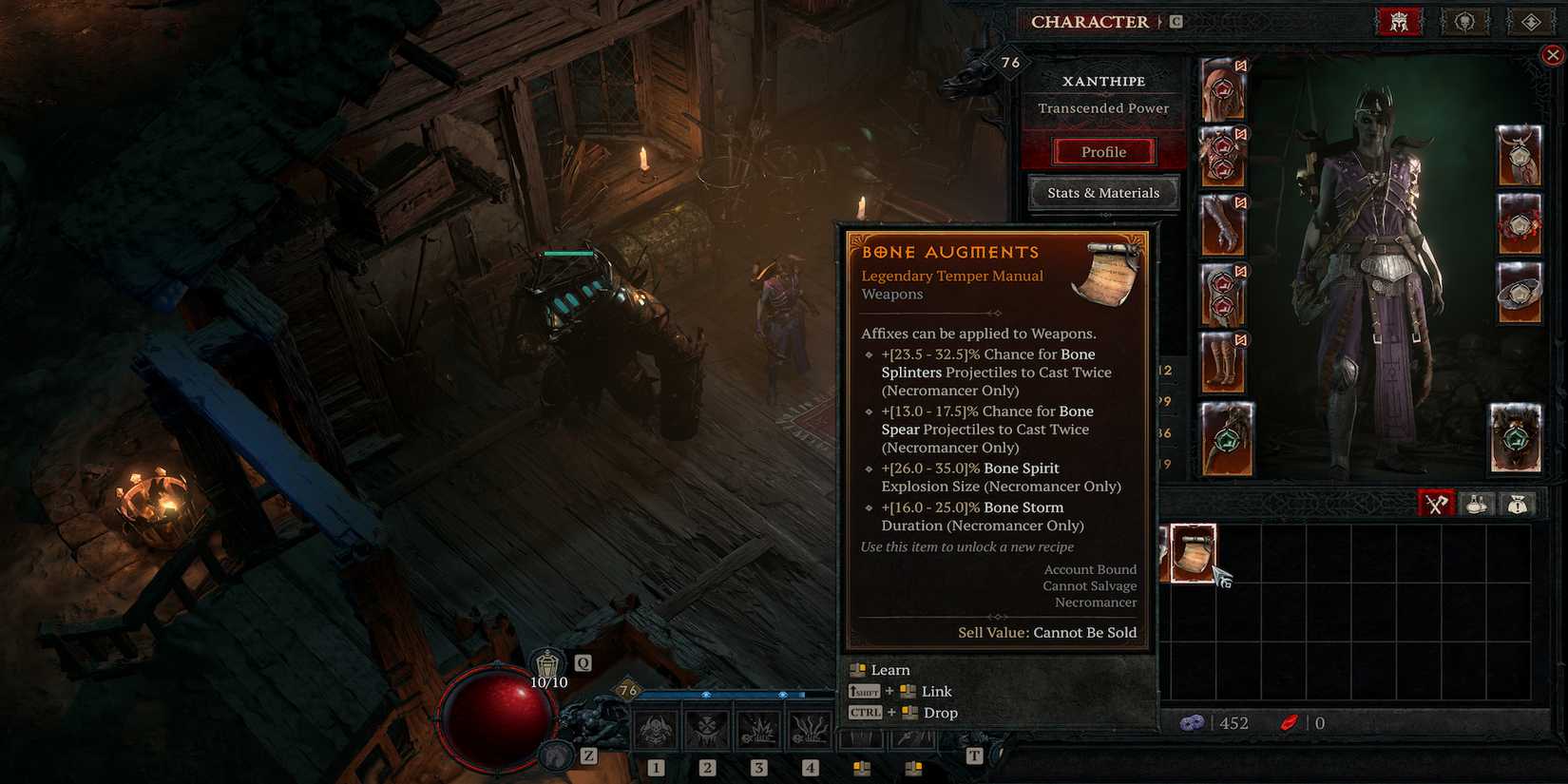1568x784 pixels.
Task: Click the red helmet banner icon
Action: pyautogui.click(x=1397, y=20)
